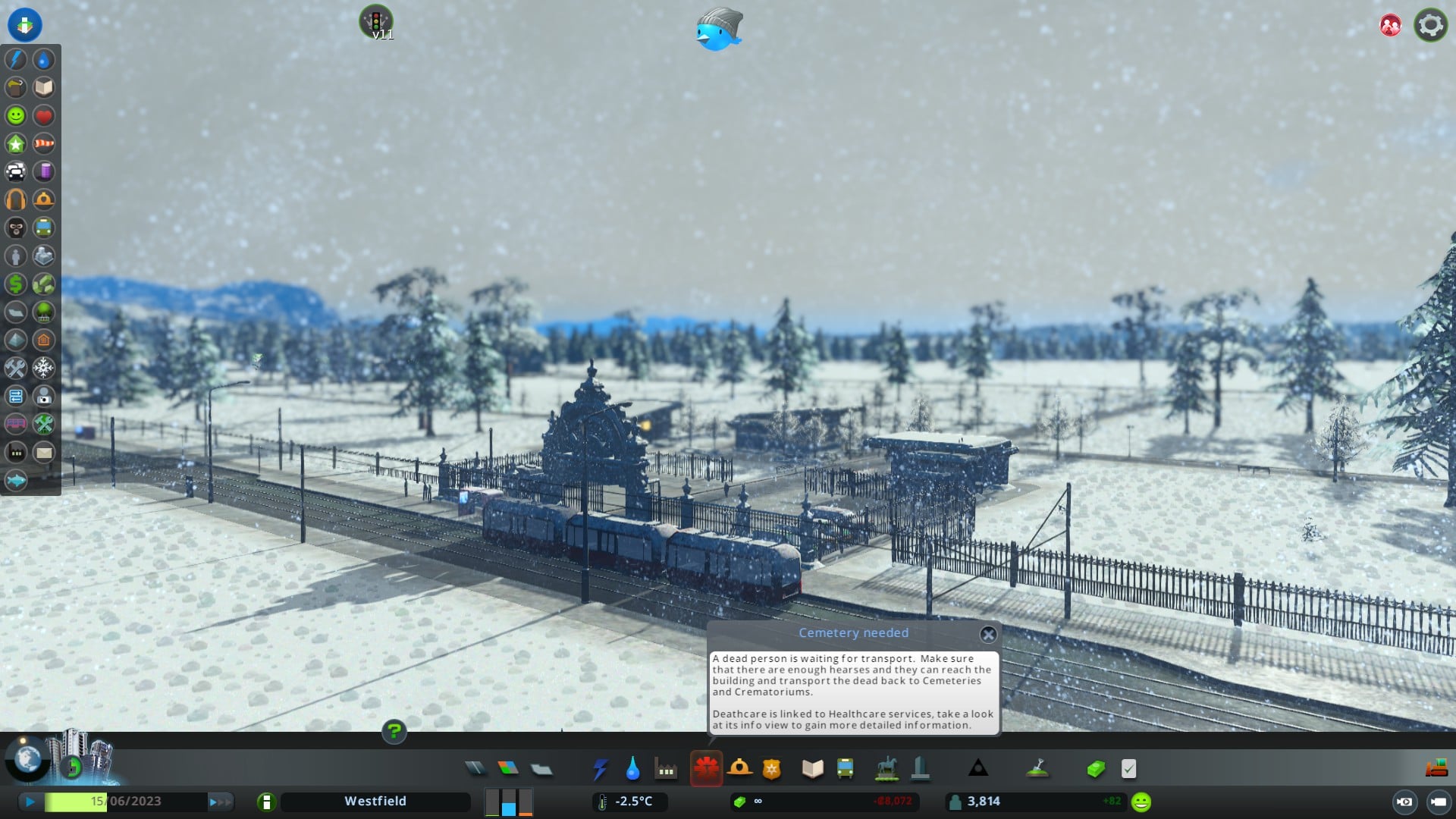Screen dimensions: 1456x819
Task: Open the gear options menu
Action: [1430, 25]
